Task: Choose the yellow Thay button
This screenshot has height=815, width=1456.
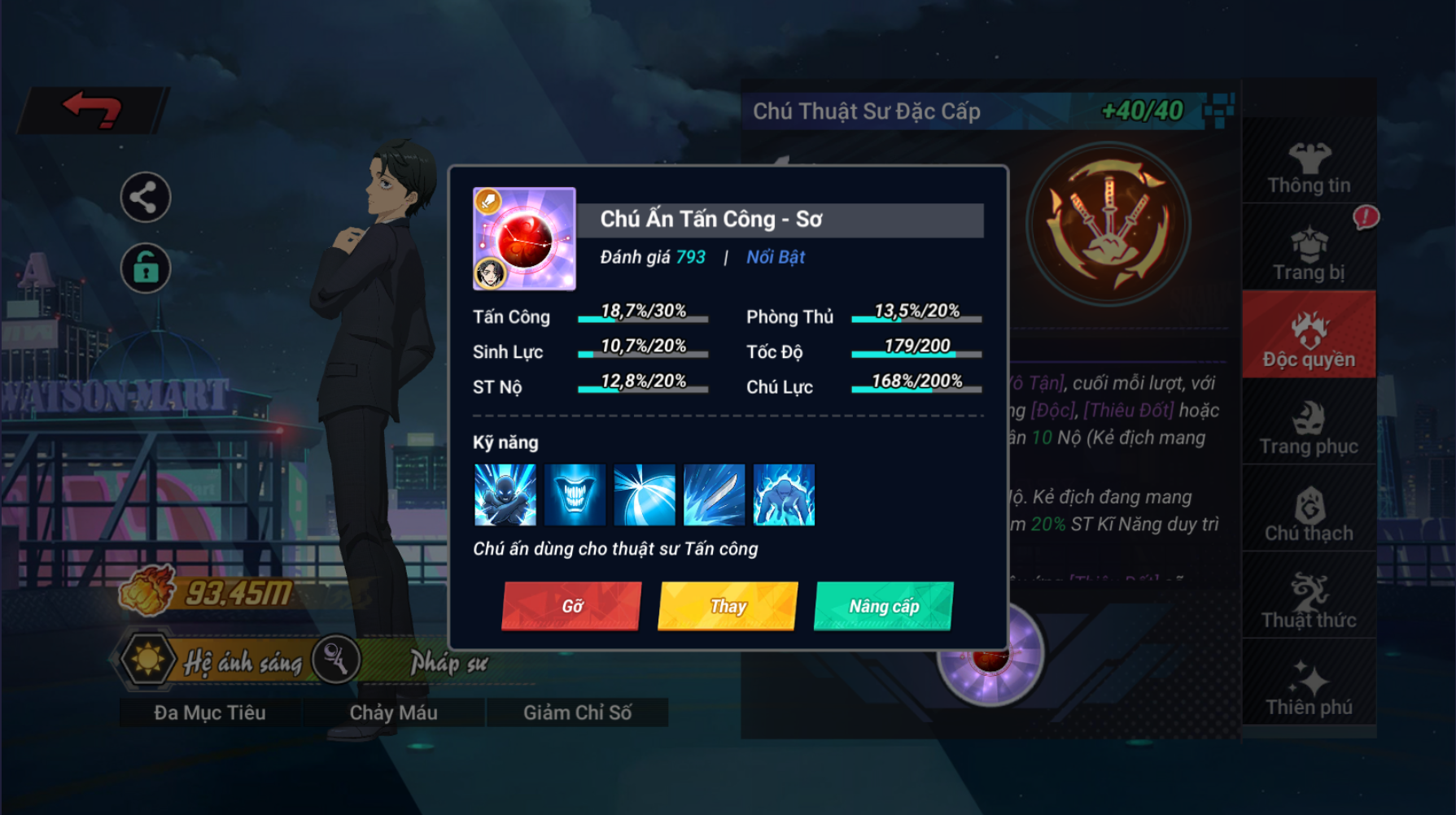Action: click(728, 606)
